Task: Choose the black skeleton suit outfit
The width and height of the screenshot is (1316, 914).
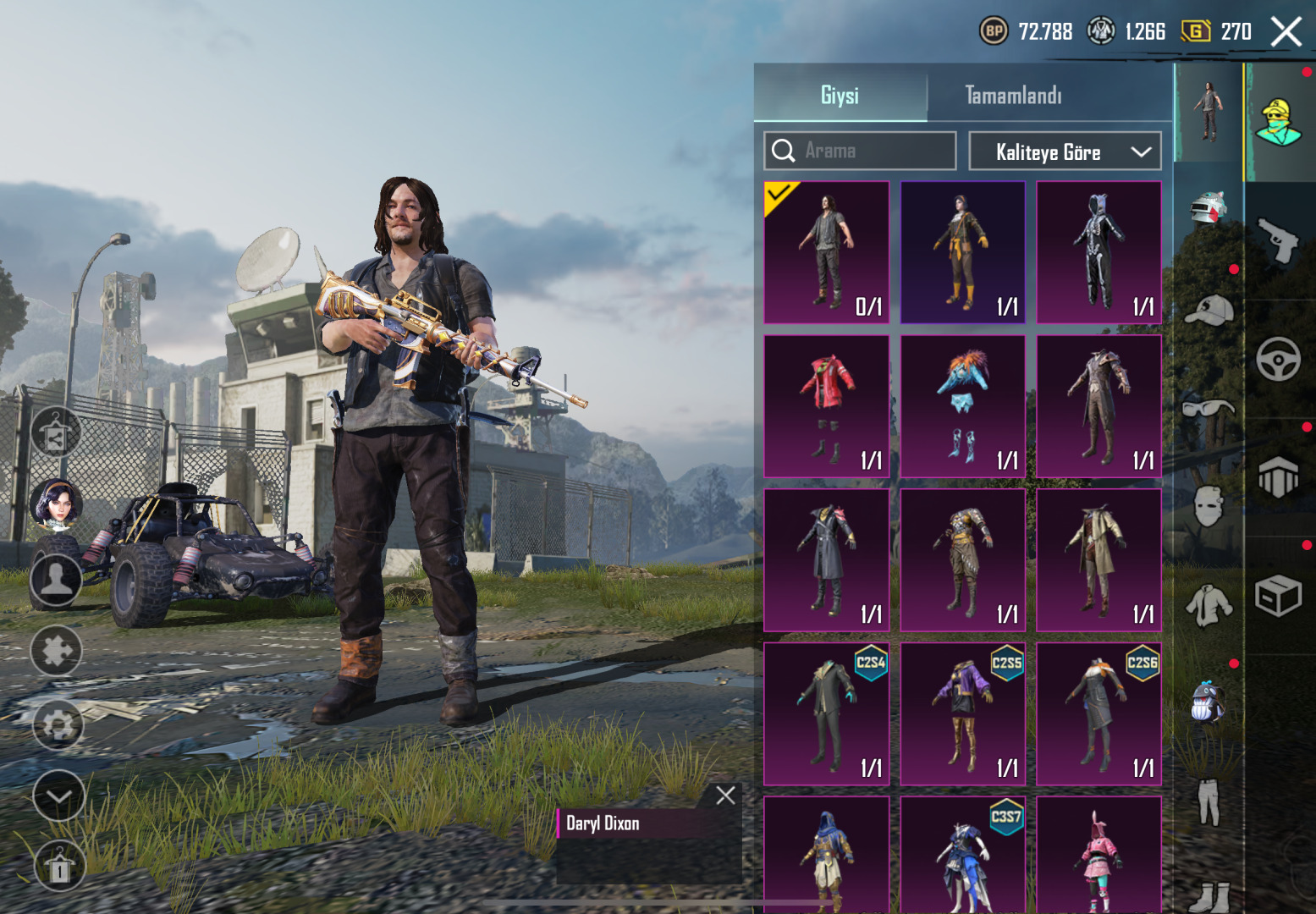Action: pyautogui.click(x=1099, y=252)
